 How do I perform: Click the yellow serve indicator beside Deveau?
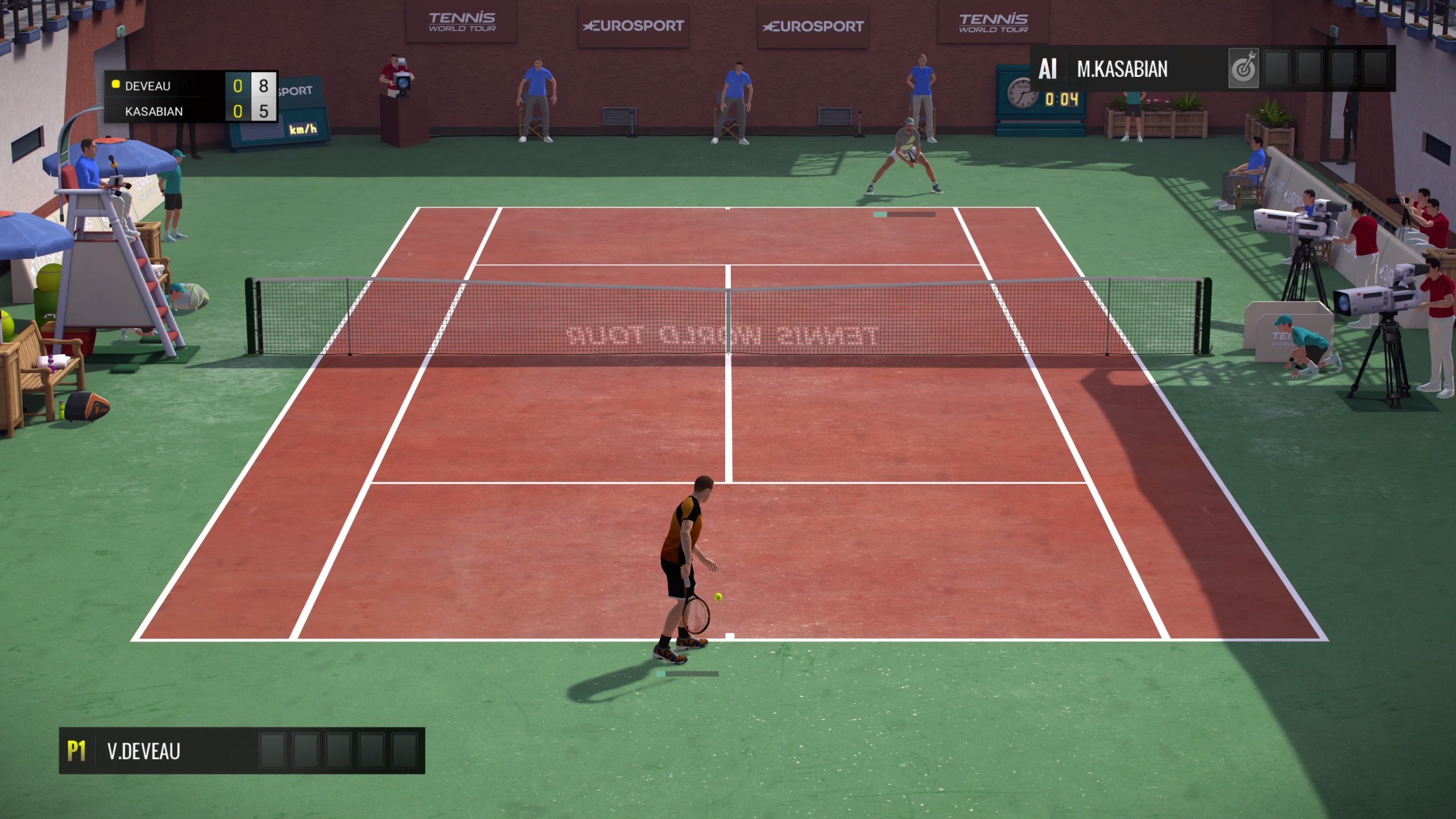pos(117,85)
